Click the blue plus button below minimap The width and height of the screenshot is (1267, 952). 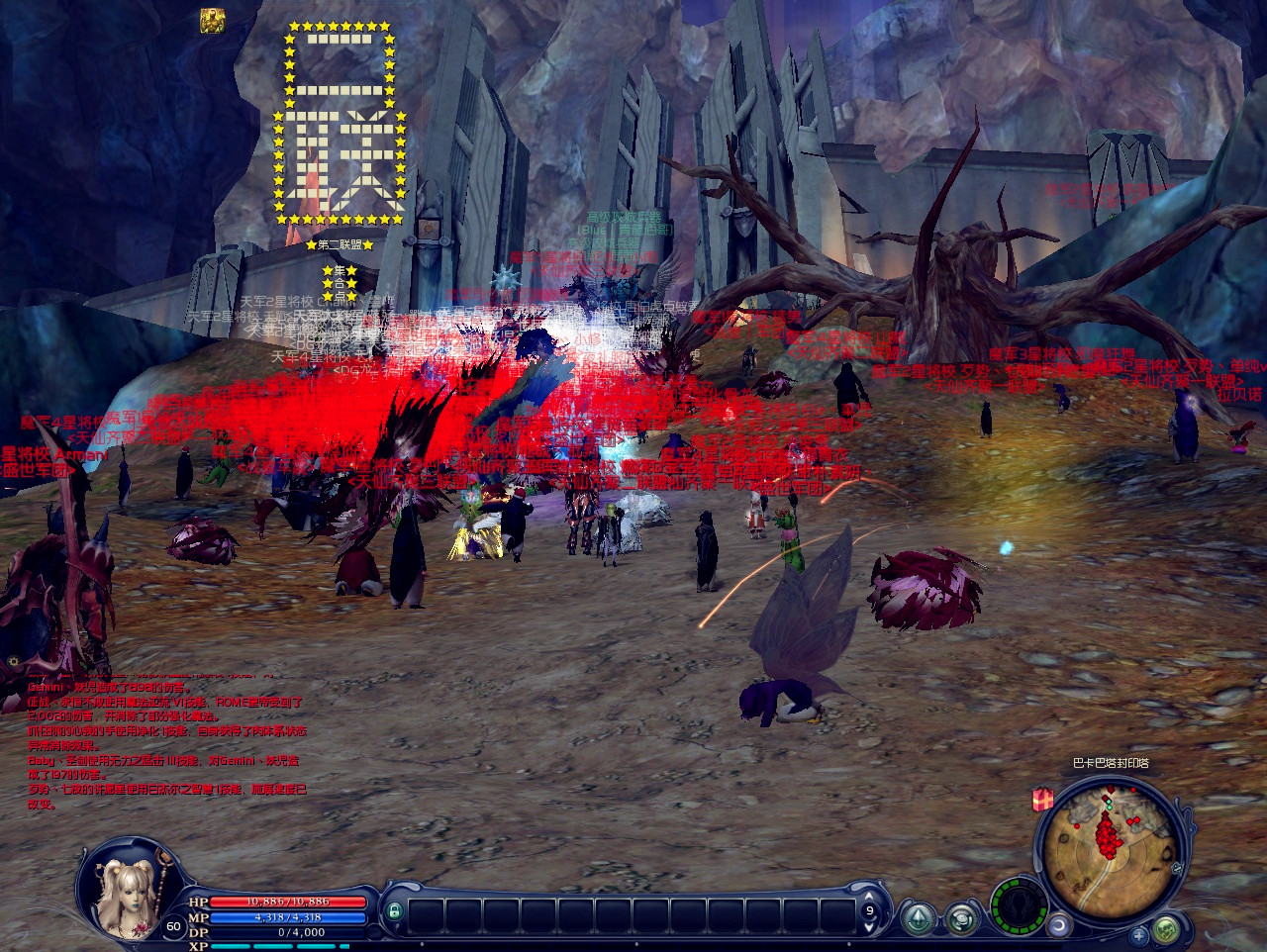[x=1139, y=933]
